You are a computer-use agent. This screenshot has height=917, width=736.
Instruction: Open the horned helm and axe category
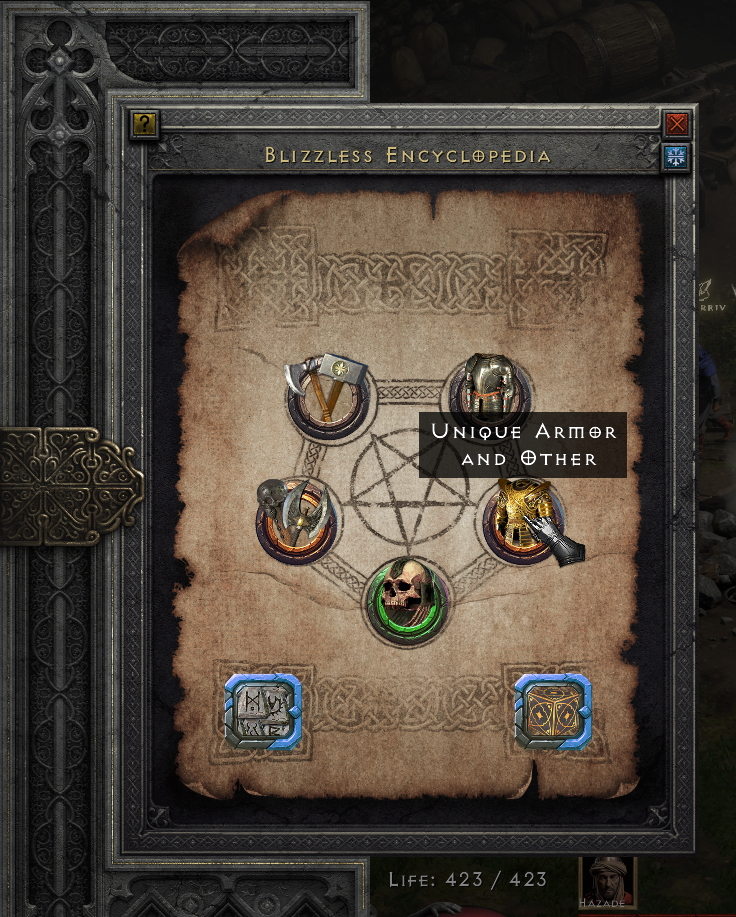coord(297,518)
